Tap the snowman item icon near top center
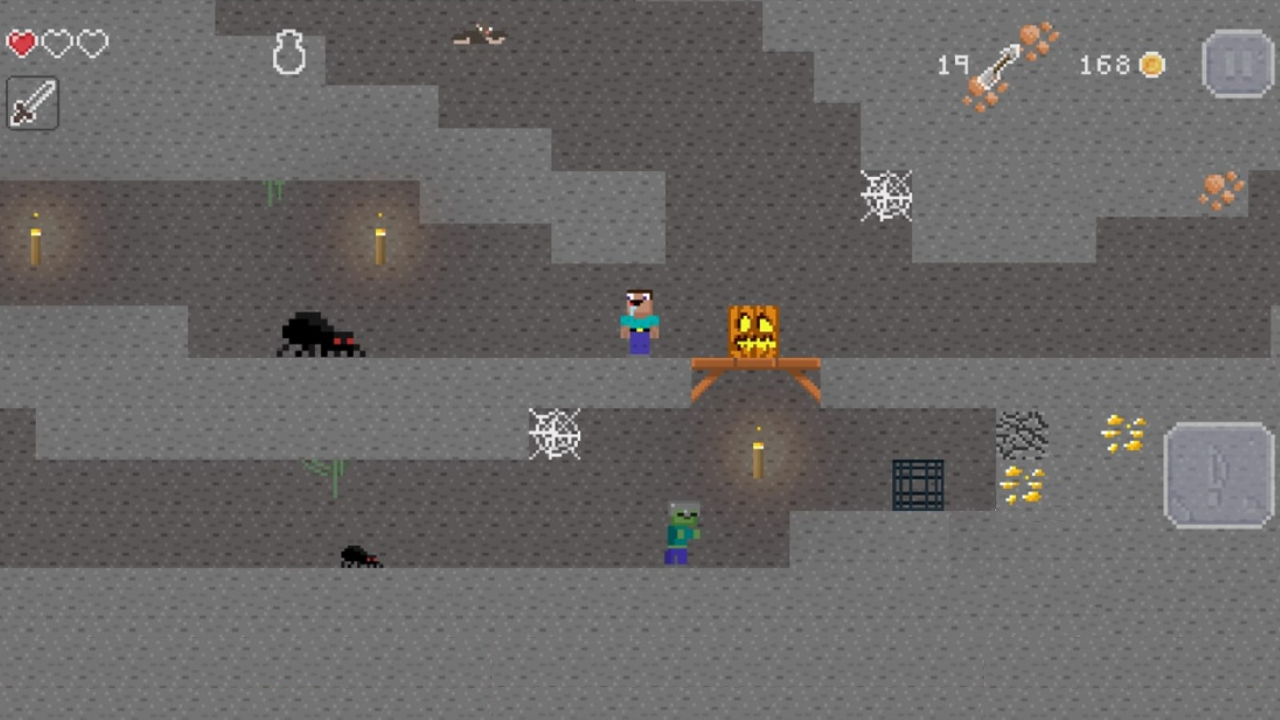 (x=289, y=52)
